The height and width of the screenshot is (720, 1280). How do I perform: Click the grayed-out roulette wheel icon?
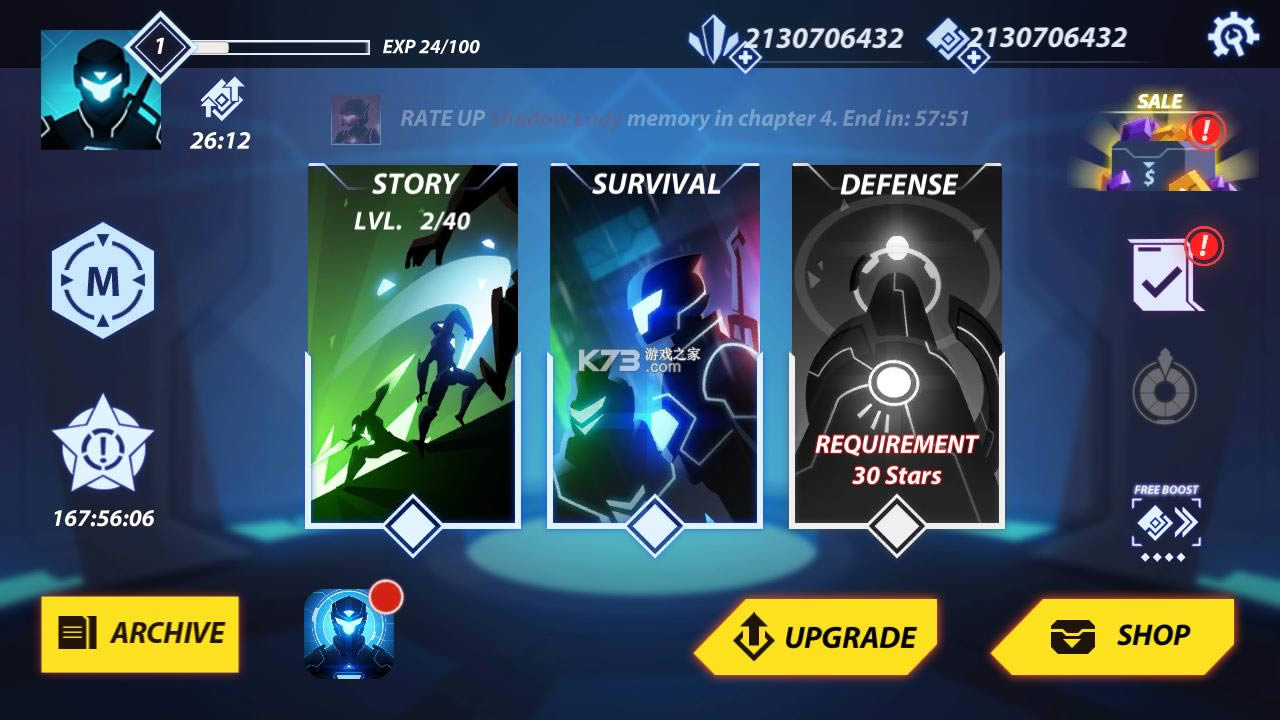coord(1163,392)
